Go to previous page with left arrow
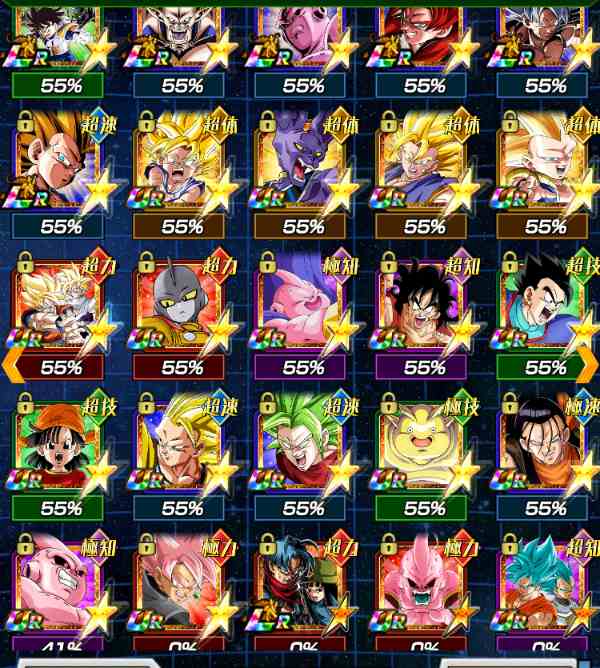This screenshot has height=668, width=600. tap(12, 365)
